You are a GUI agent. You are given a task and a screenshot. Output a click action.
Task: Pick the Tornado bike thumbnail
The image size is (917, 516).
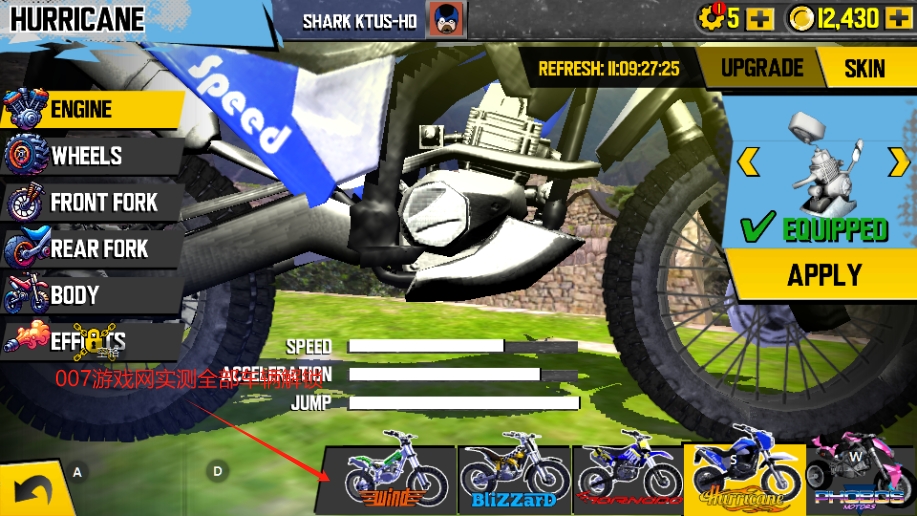click(x=628, y=473)
